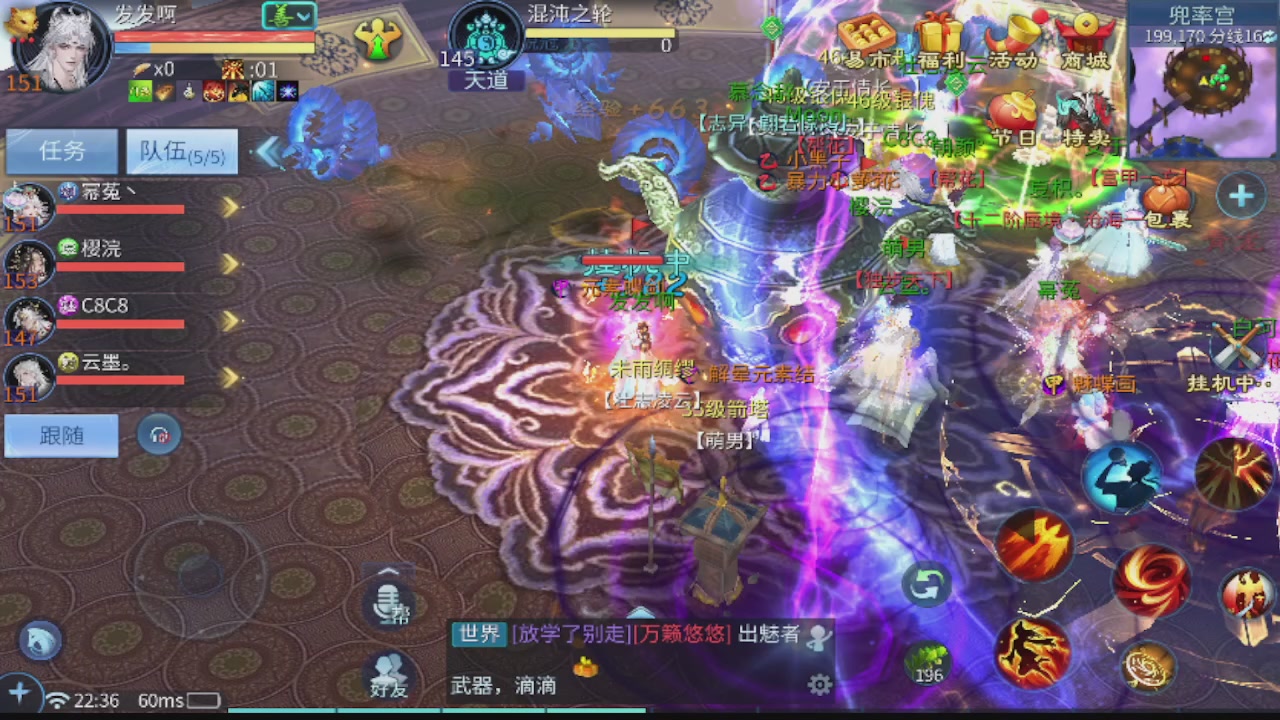Toggle the headset listening mode near 跟随
The height and width of the screenshot is (720, 1280).
(x=160, y=437)
